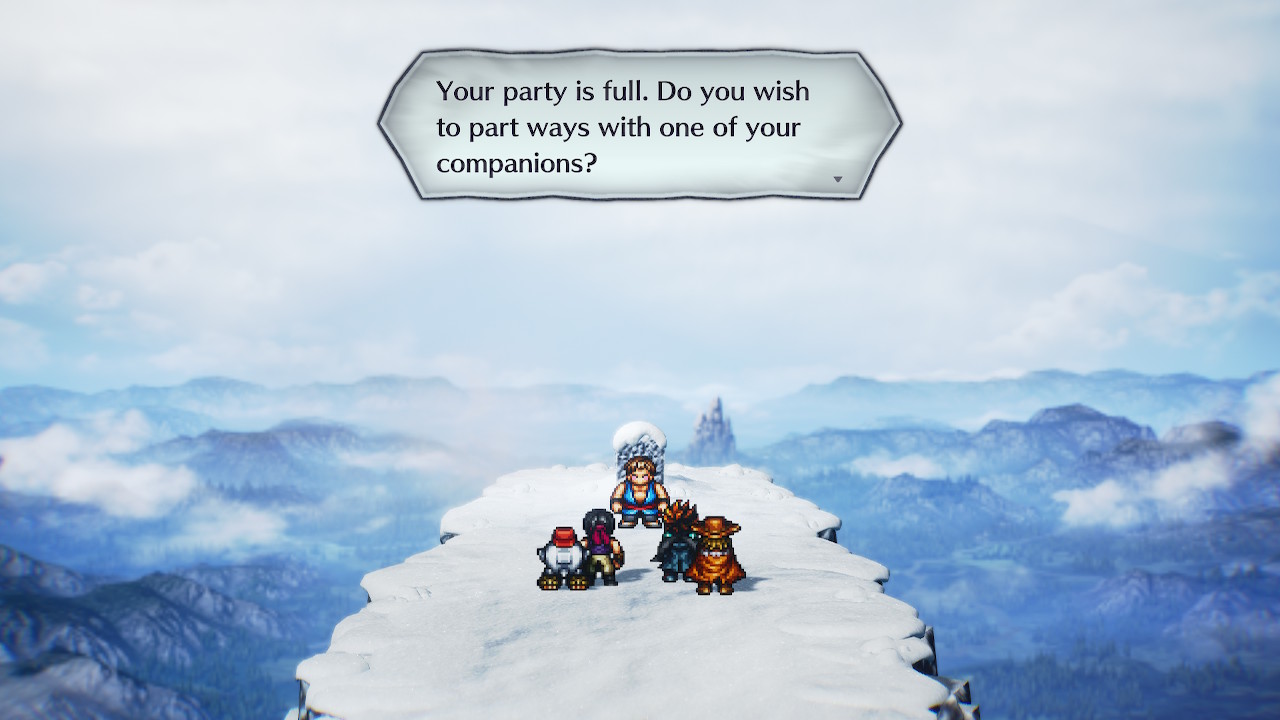Open the next dialogue line via the arrow indicator
Image resolution: width=1280 pixels, height=720 pixels.
[838, 178]
